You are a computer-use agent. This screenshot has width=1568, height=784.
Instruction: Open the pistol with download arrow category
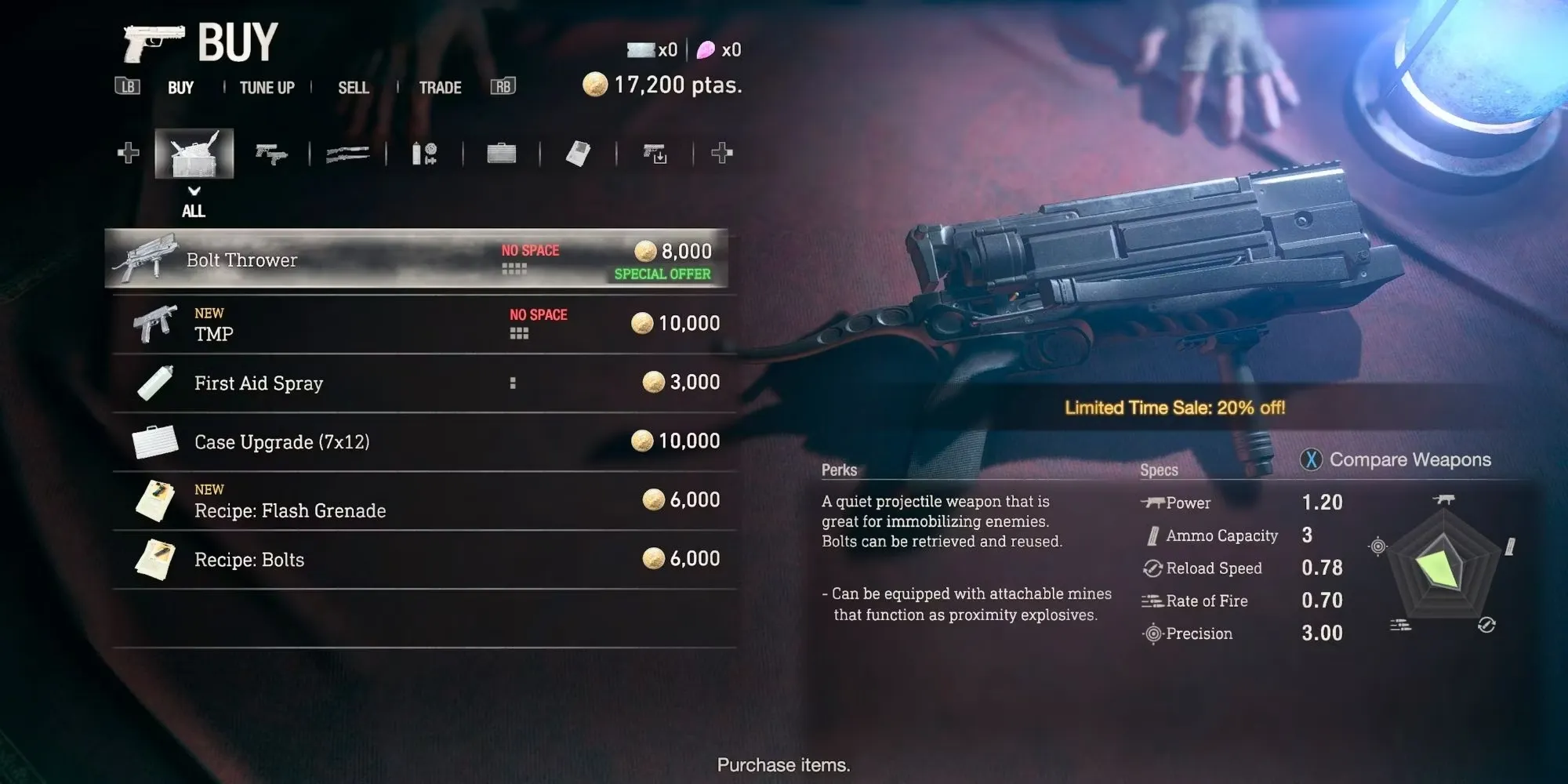[655, 154]
